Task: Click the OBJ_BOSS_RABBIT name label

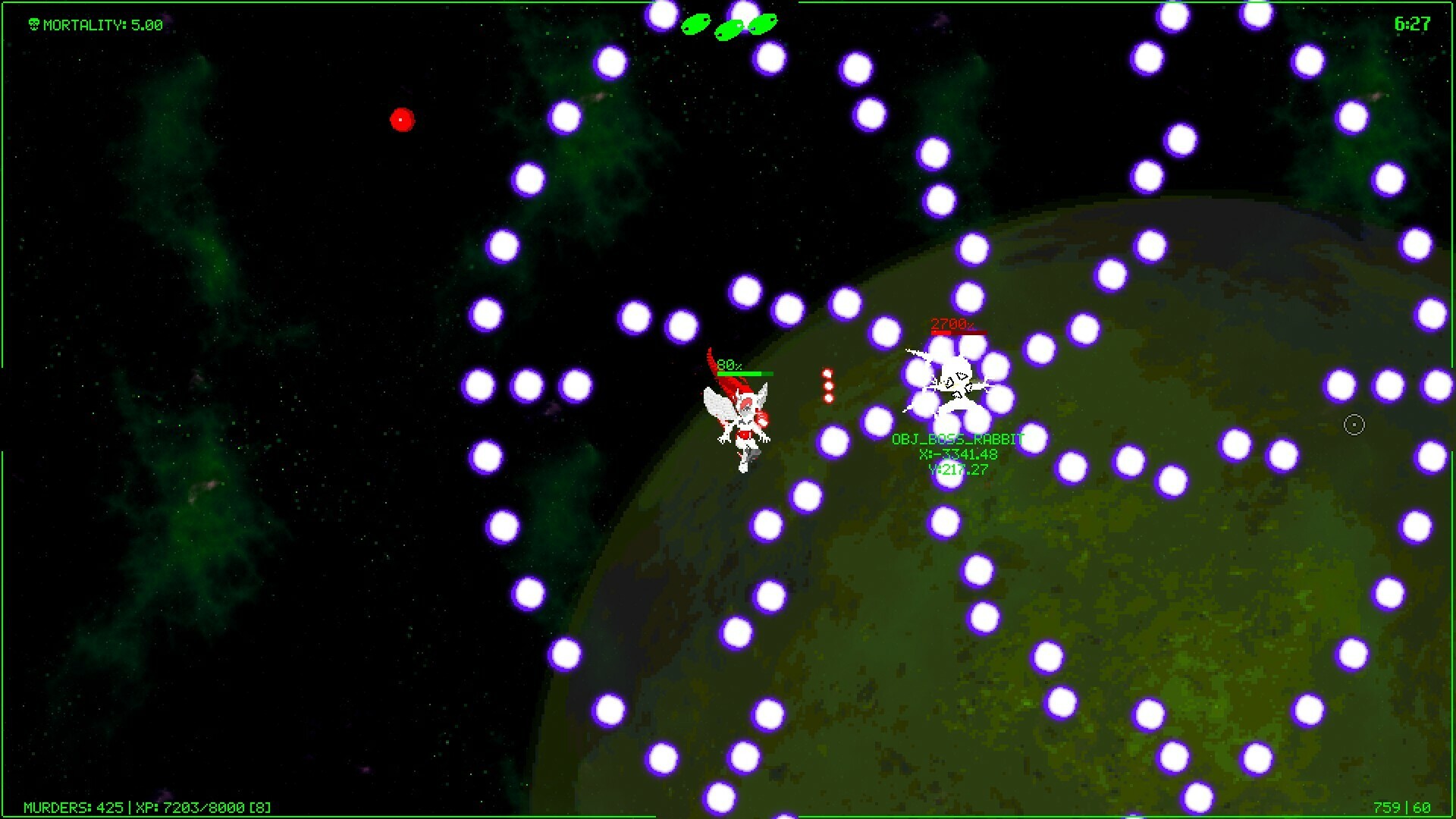Action: click(x=957, y=438)
